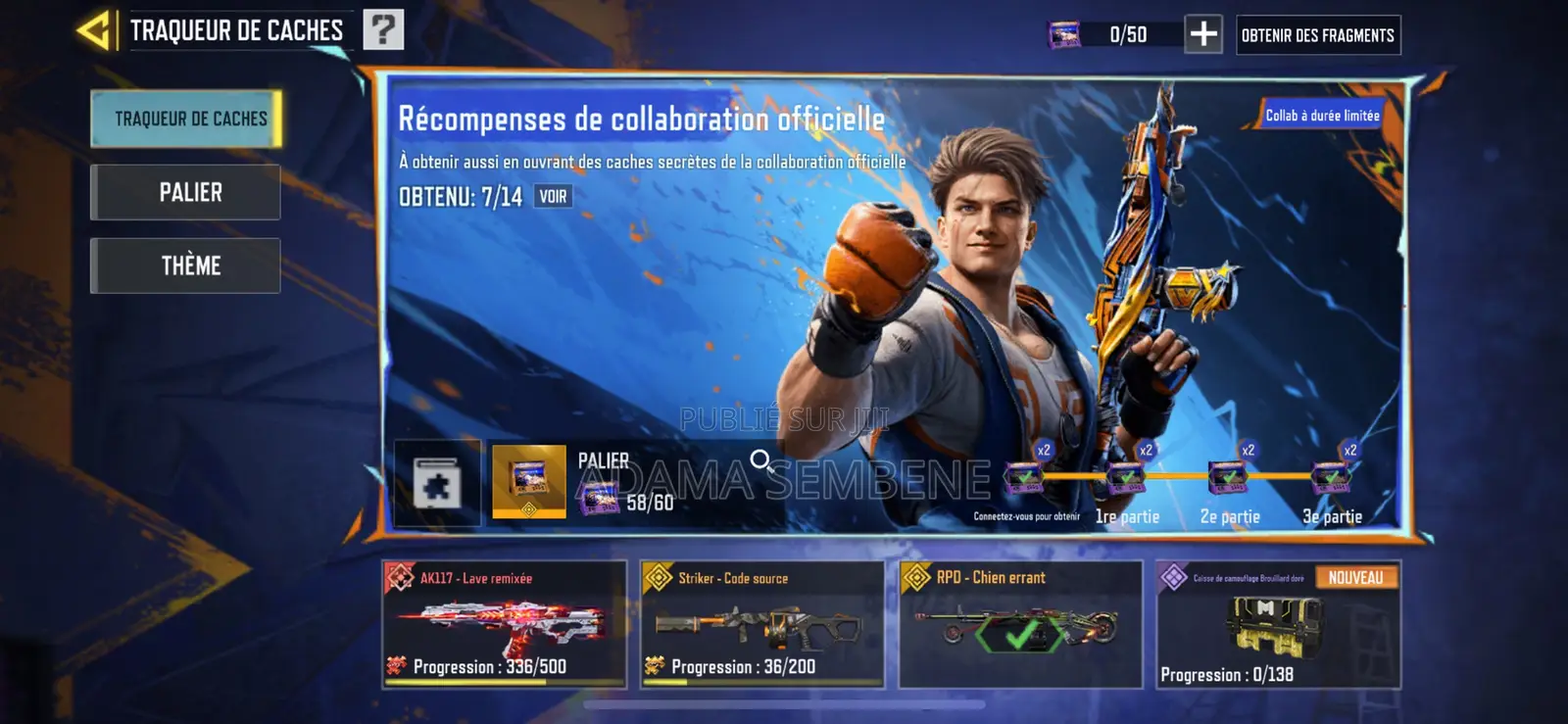
Task: Select the puzzle piece icon near Palier
Action: click(438, 481)
